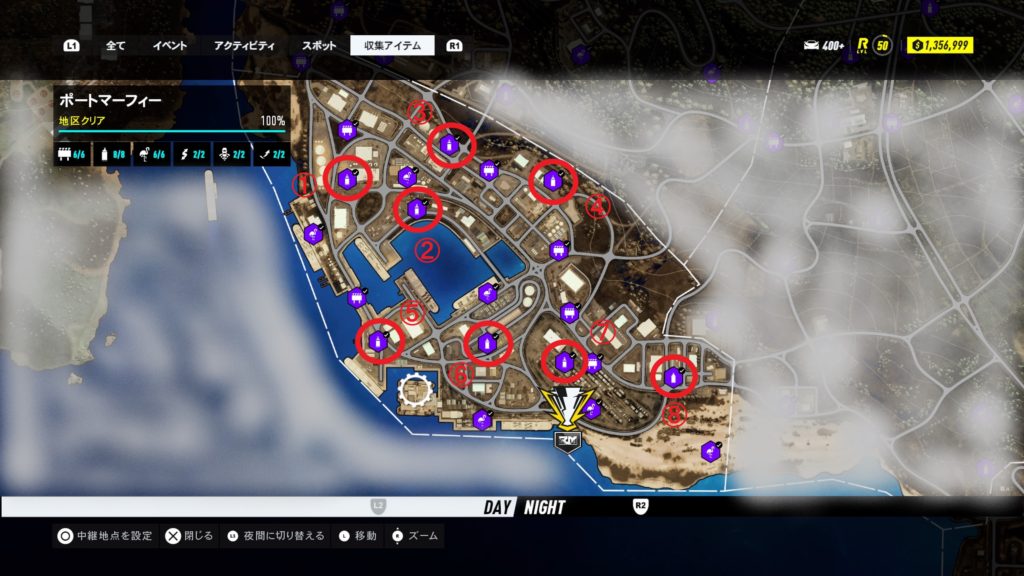The width and height of the screenshot is (1024, 576).
Task: Choose the 収集アイテム tab
Action: click(x=392, y=45)
